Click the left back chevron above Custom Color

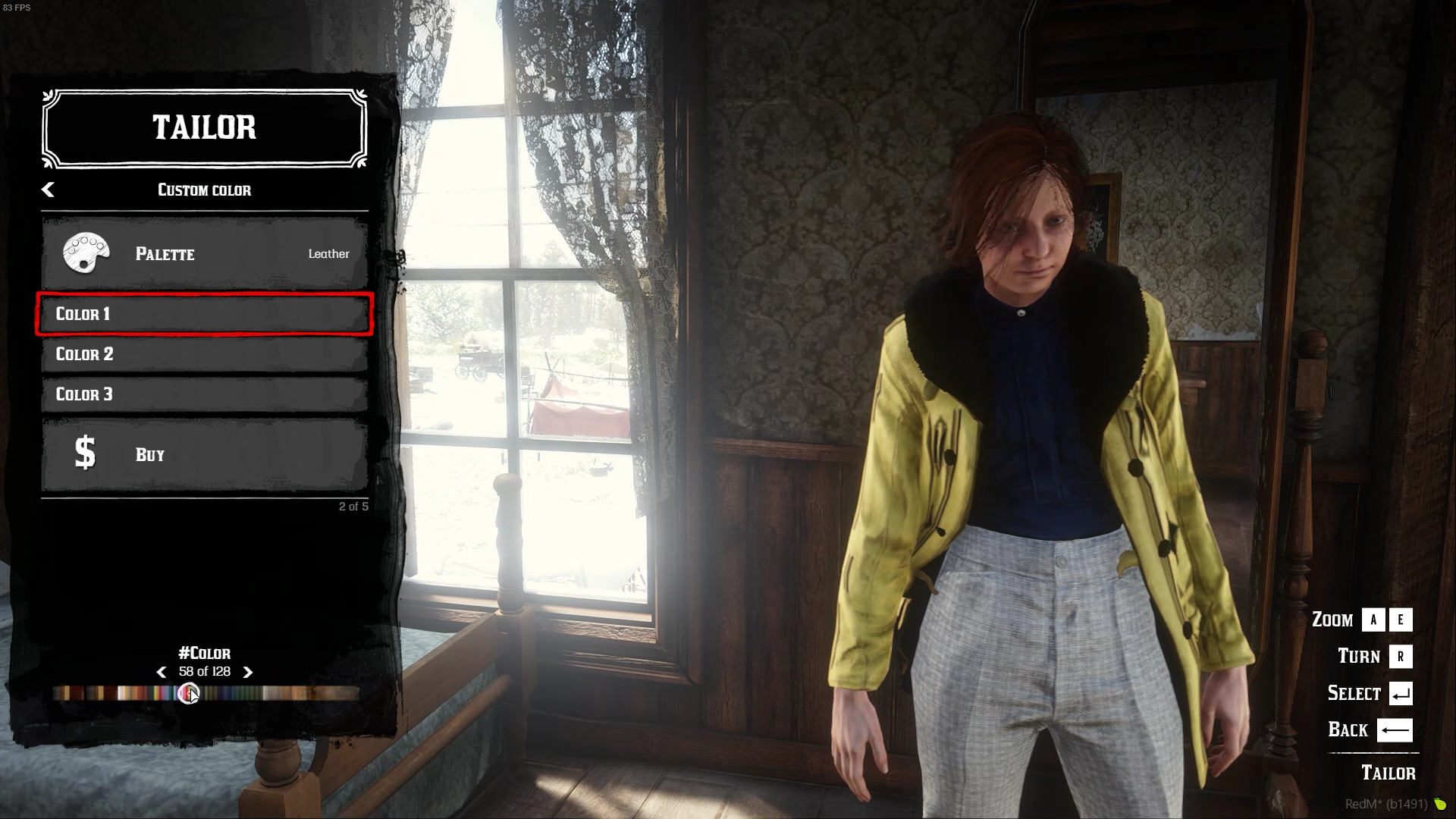[x=49, y=190]
